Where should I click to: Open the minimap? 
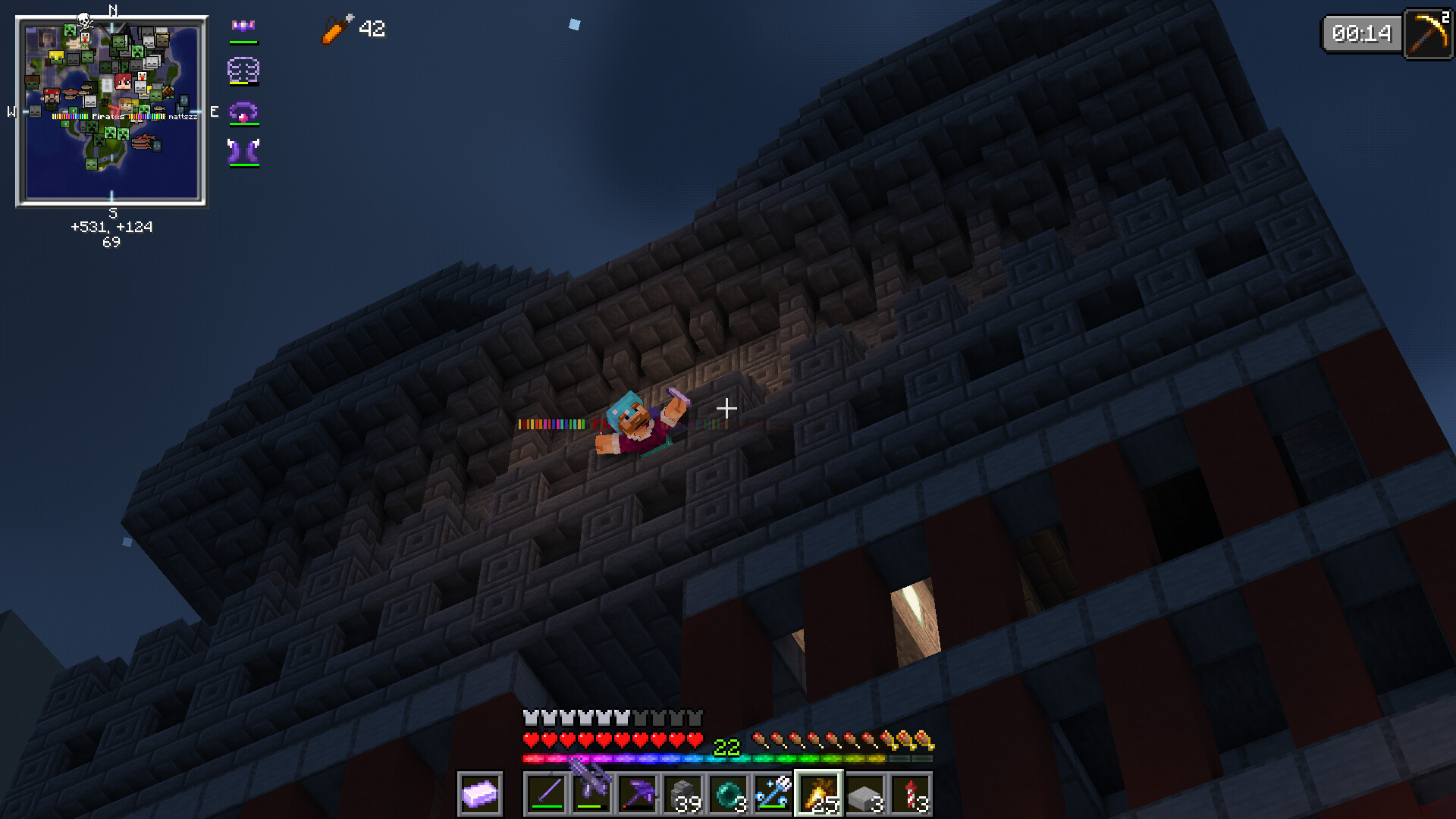111,112
